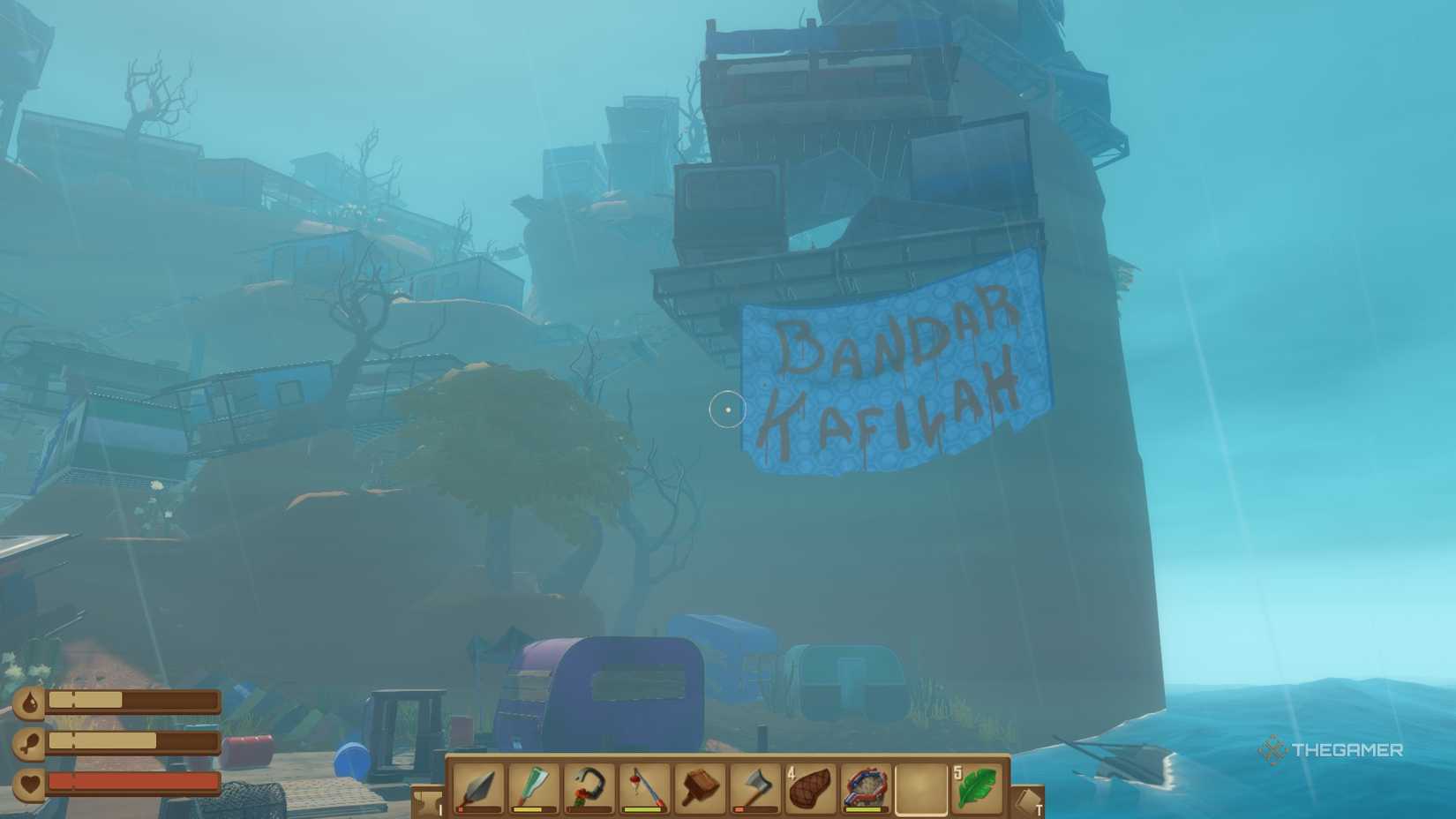Click the red health bar
1456x819 pixels.
(134, 781)
